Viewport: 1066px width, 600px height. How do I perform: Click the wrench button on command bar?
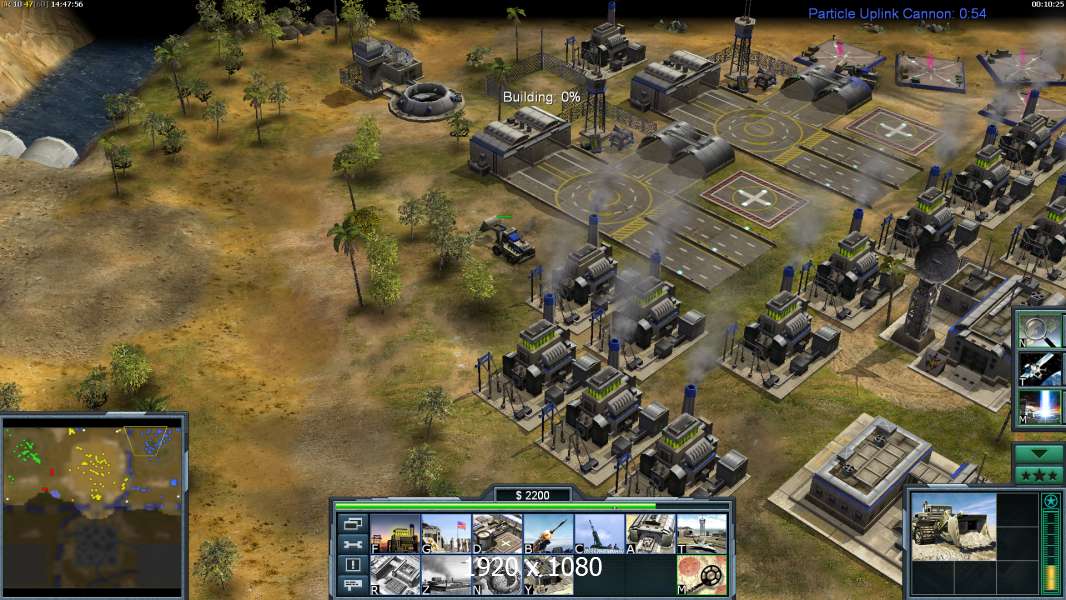(x=352, y=545)
